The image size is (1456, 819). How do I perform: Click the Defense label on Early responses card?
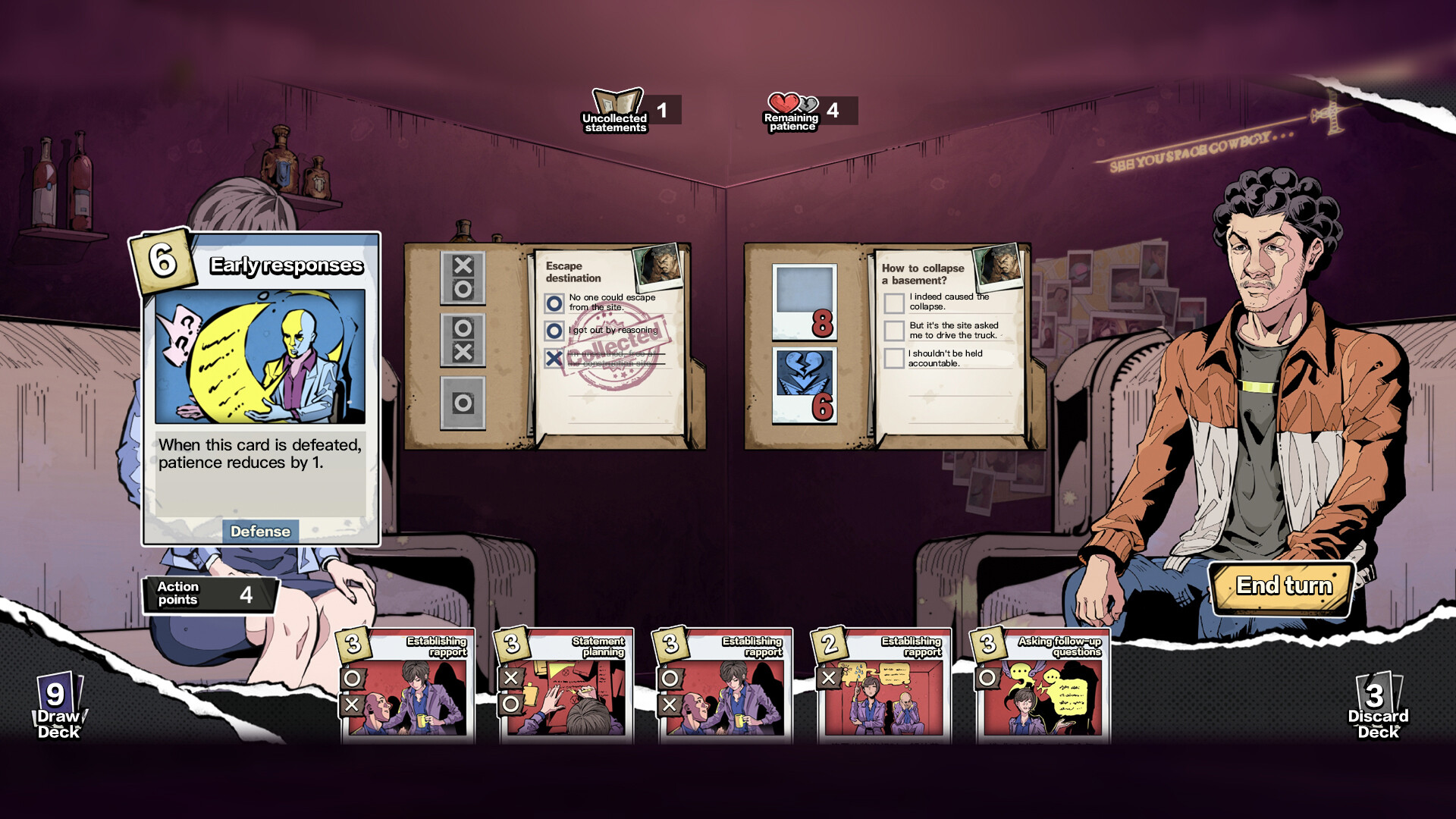click(261, 531)
